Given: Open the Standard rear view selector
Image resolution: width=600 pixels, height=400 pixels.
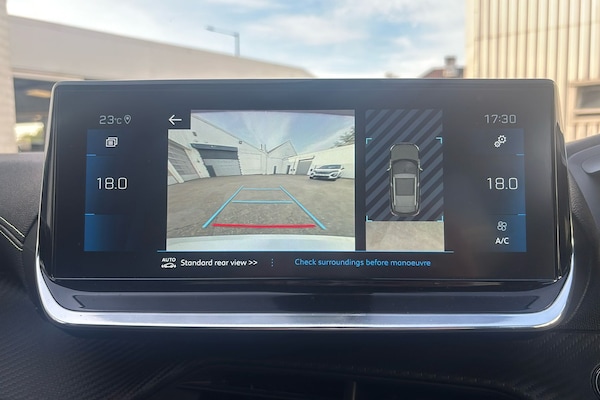Looking at the screenshot, I should click(217, 263).
